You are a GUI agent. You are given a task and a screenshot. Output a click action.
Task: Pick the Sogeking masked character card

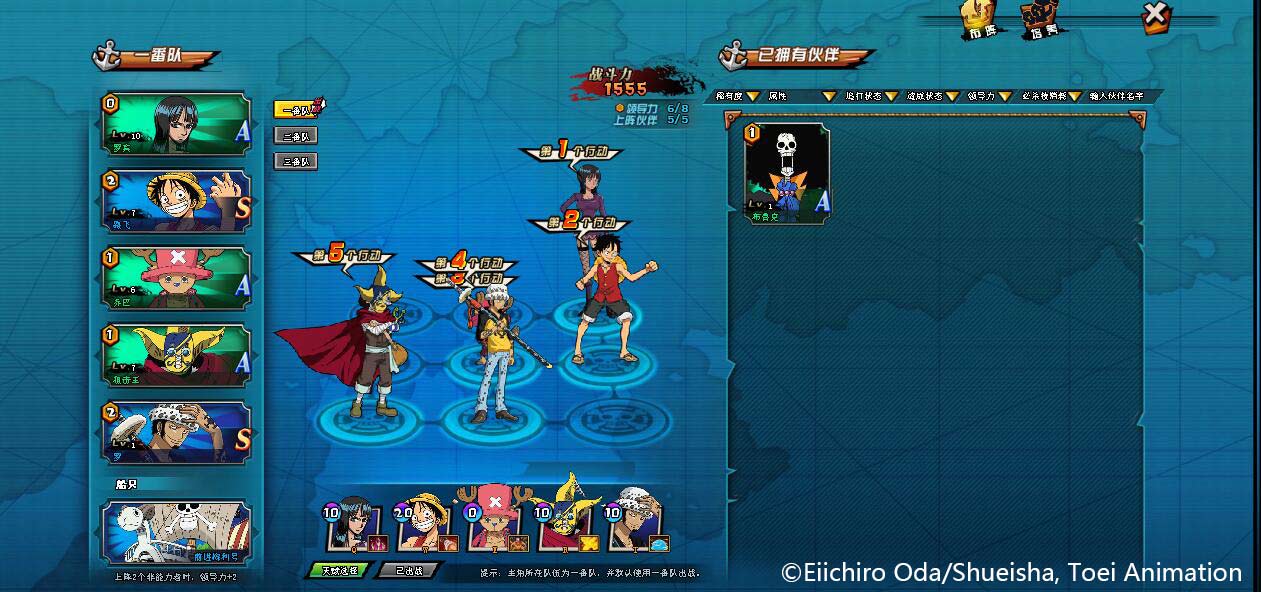[x=176, y=355]
